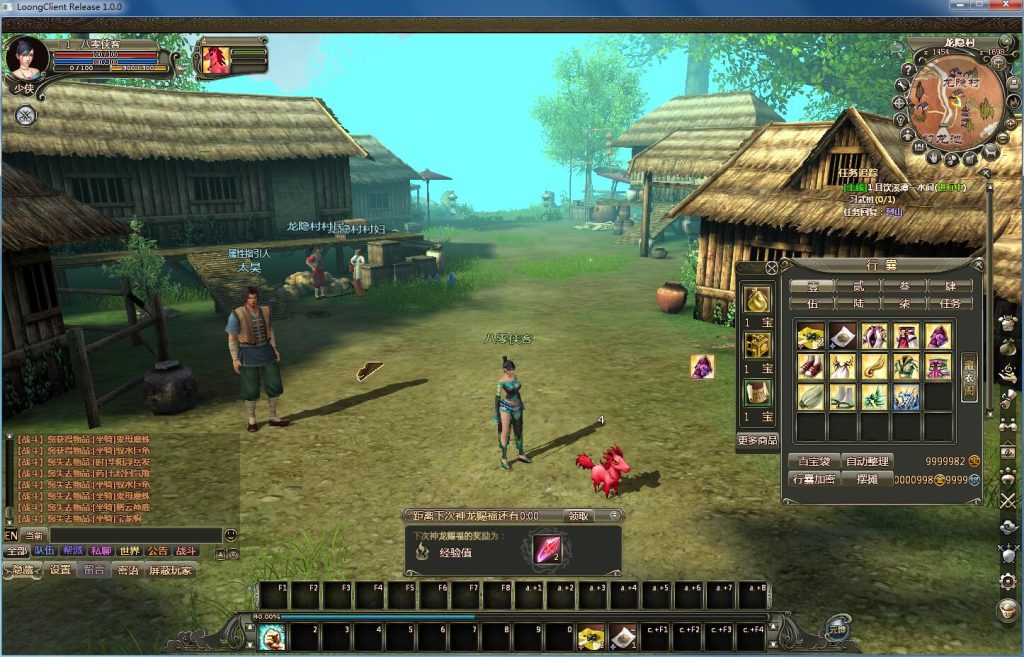The width and height of the screenshot is (1024, 657).
Task: Open the 藏衣阁 wardrobe side tab
Action: [x=969, y=377]
